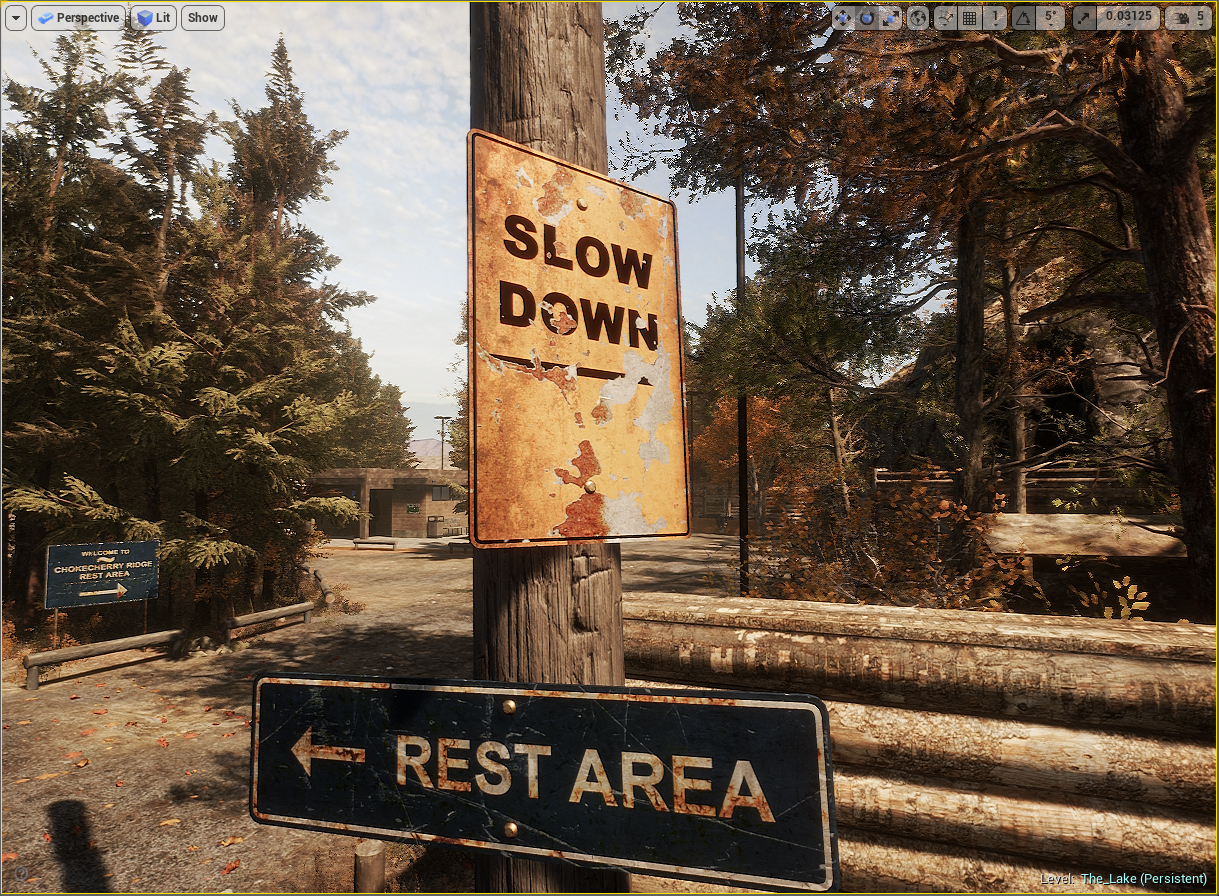Select the scale gizmo tool
The image size is (1219, 896).
pyautogui.click(x=889, y=18)
